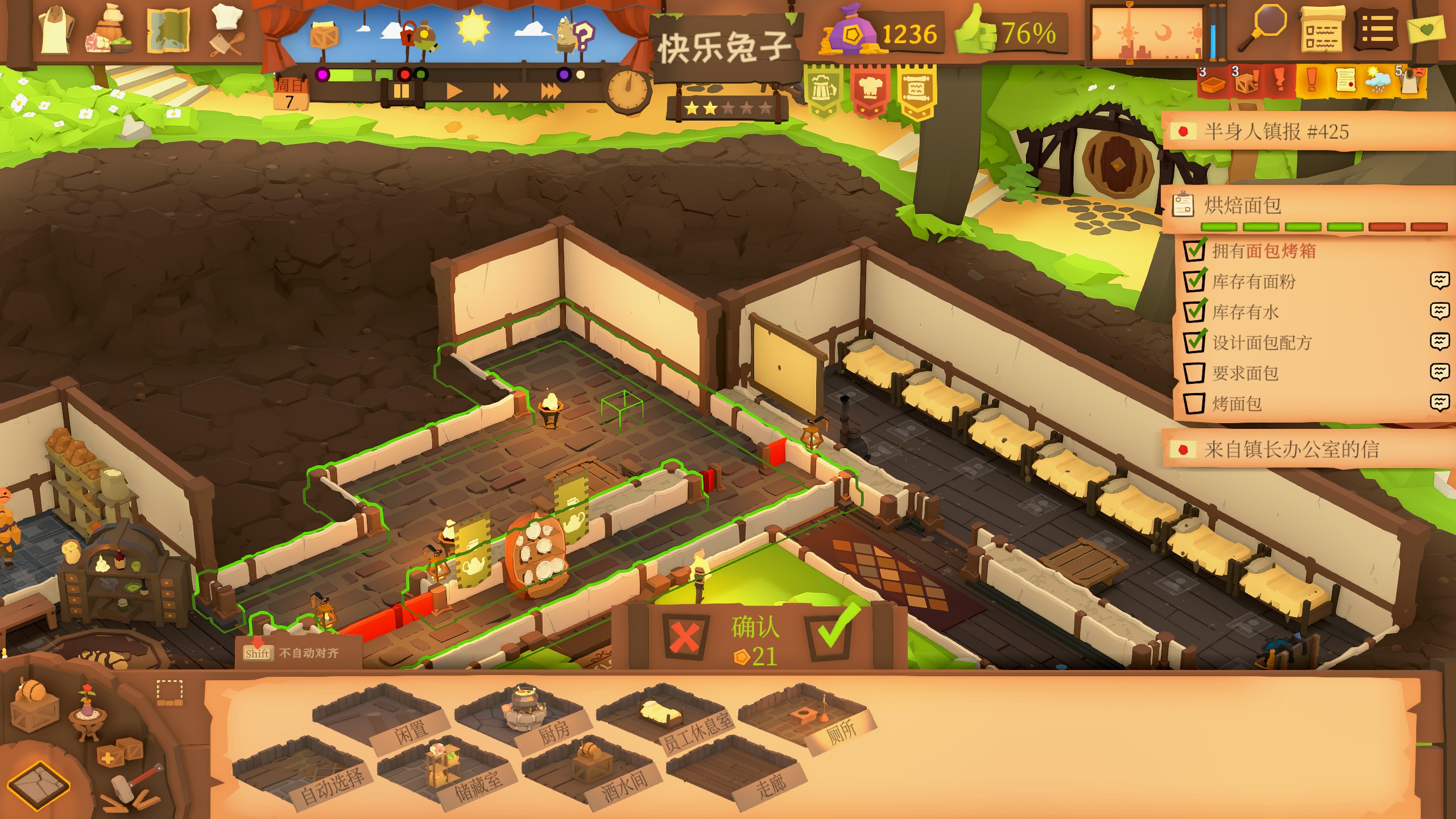Image resolution: width=1456 pixels, height=819 pixels.
Task: Pause the game with the pause button
Action: click(x=402, y=91)
